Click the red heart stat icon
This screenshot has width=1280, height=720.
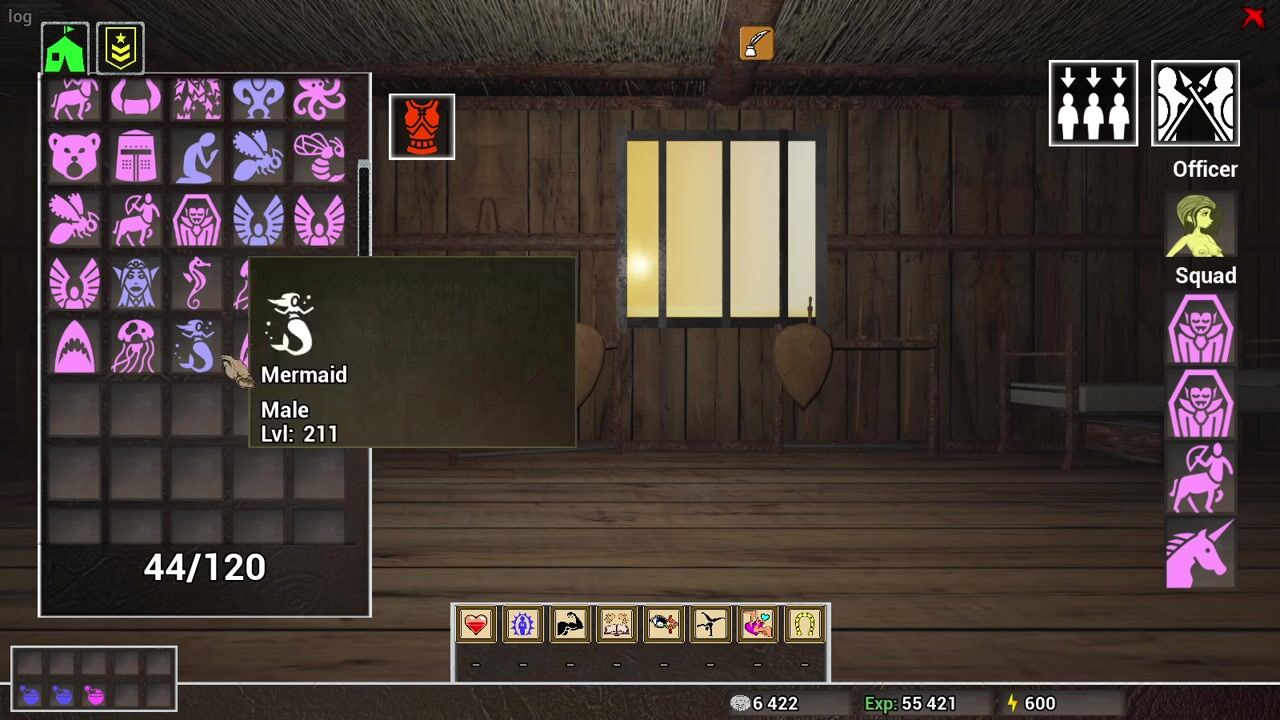tap(476, 625)
